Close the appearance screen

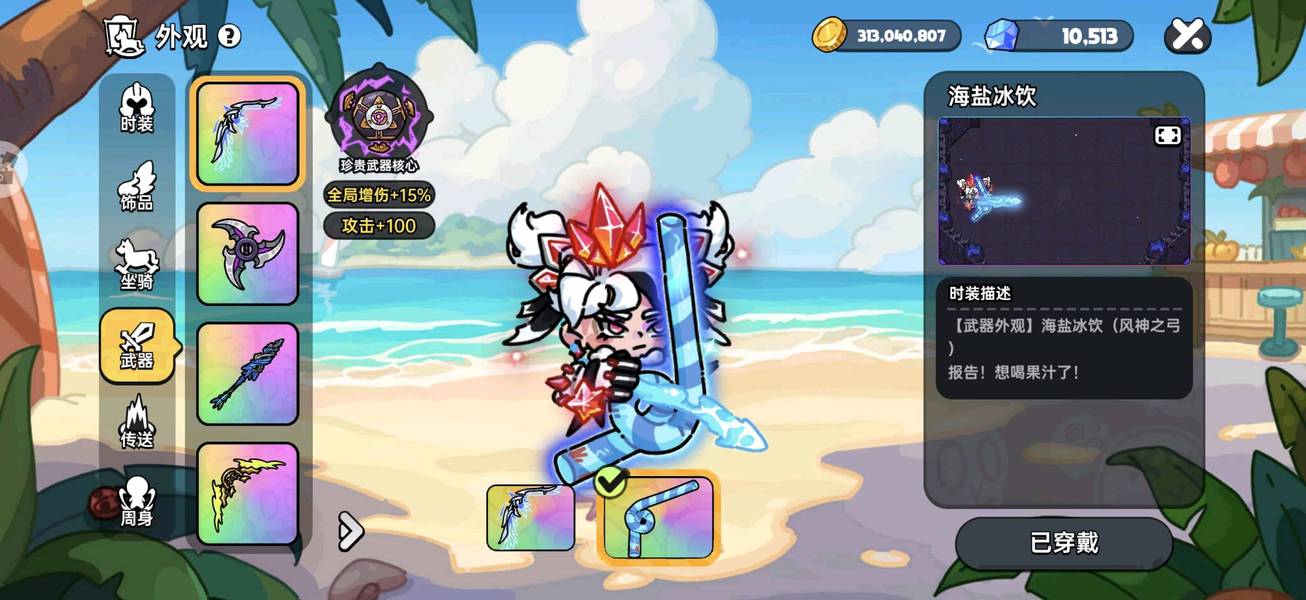(1187, 37)
